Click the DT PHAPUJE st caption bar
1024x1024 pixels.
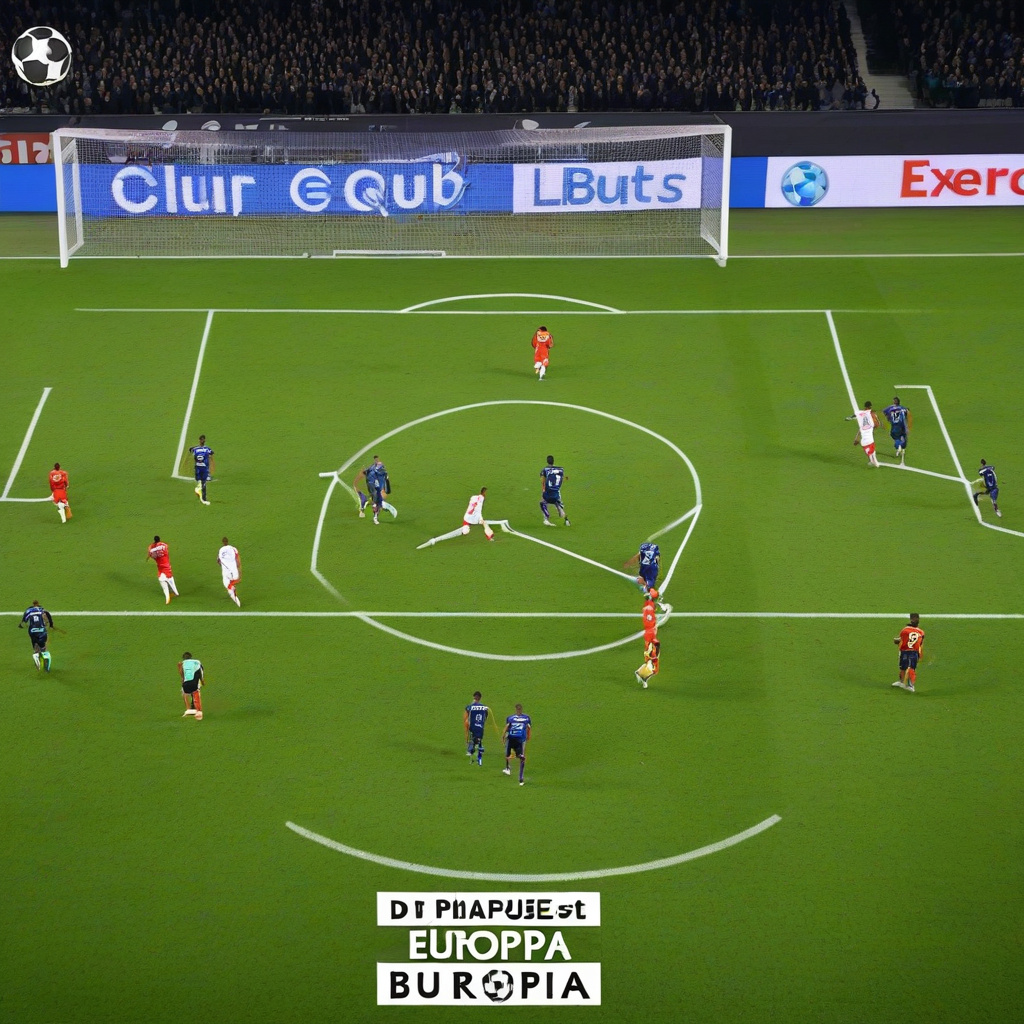click(488, 909)
